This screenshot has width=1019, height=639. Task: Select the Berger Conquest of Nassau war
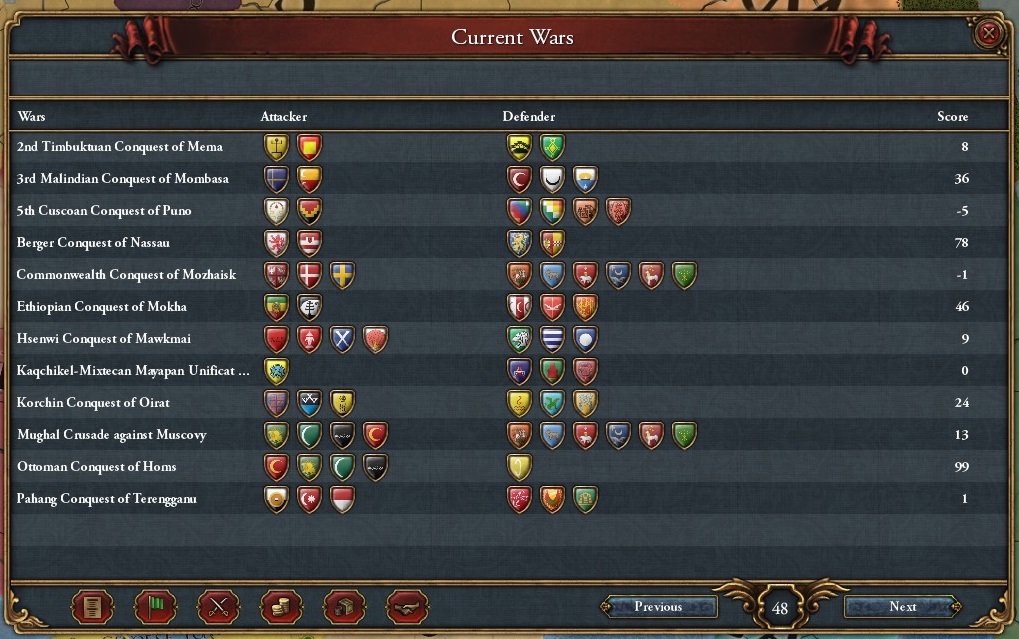(93, 243)
